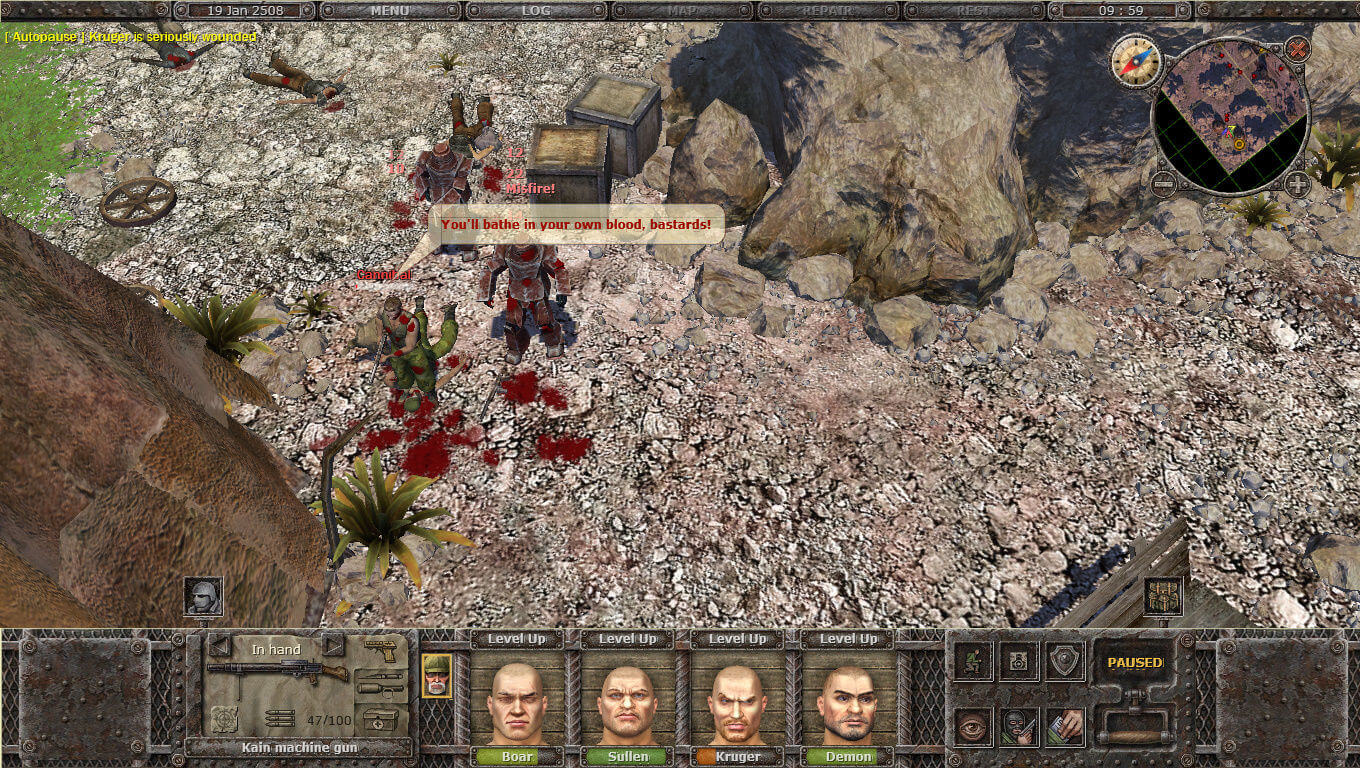Click Level Up above Boar

tap(517, 639)
